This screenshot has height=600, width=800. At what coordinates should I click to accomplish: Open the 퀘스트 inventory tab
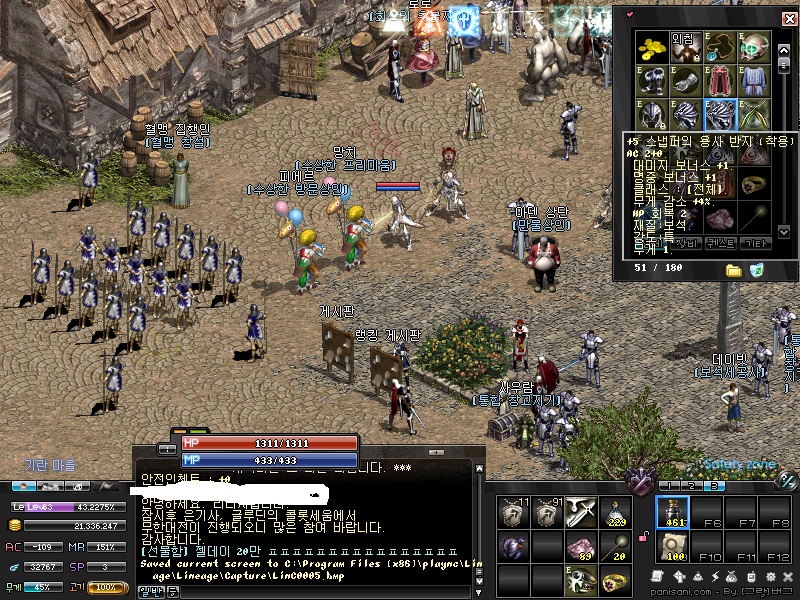click(x=720, y=243)
